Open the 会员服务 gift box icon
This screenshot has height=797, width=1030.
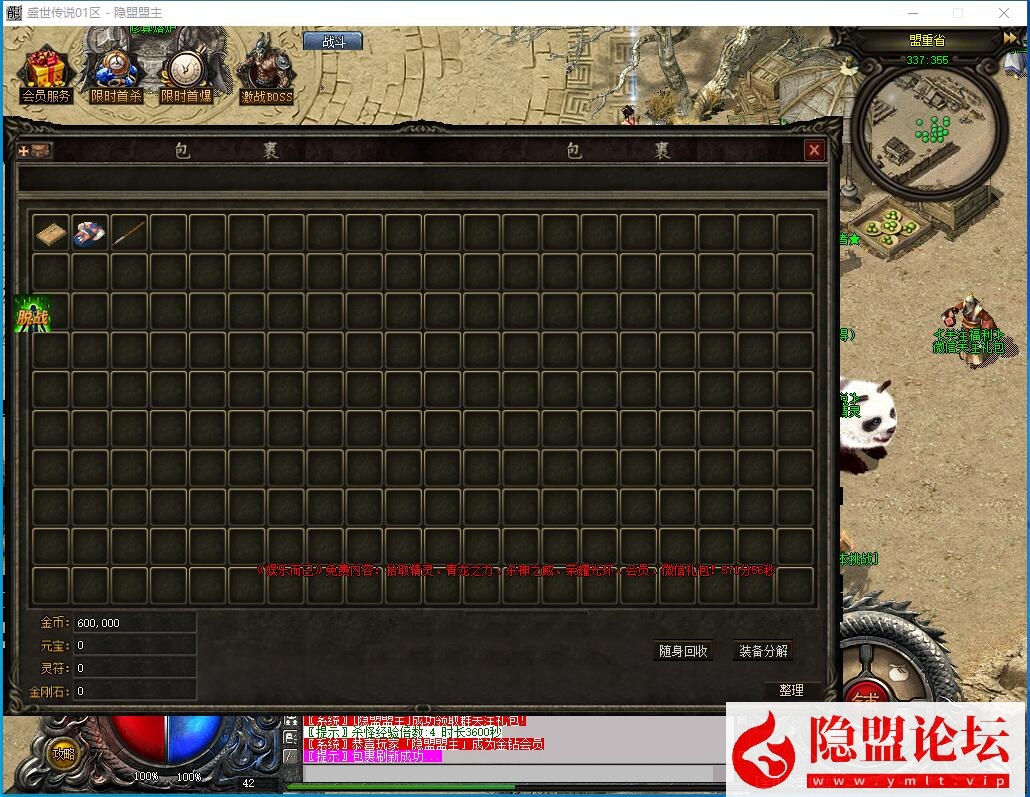(45, 76)
